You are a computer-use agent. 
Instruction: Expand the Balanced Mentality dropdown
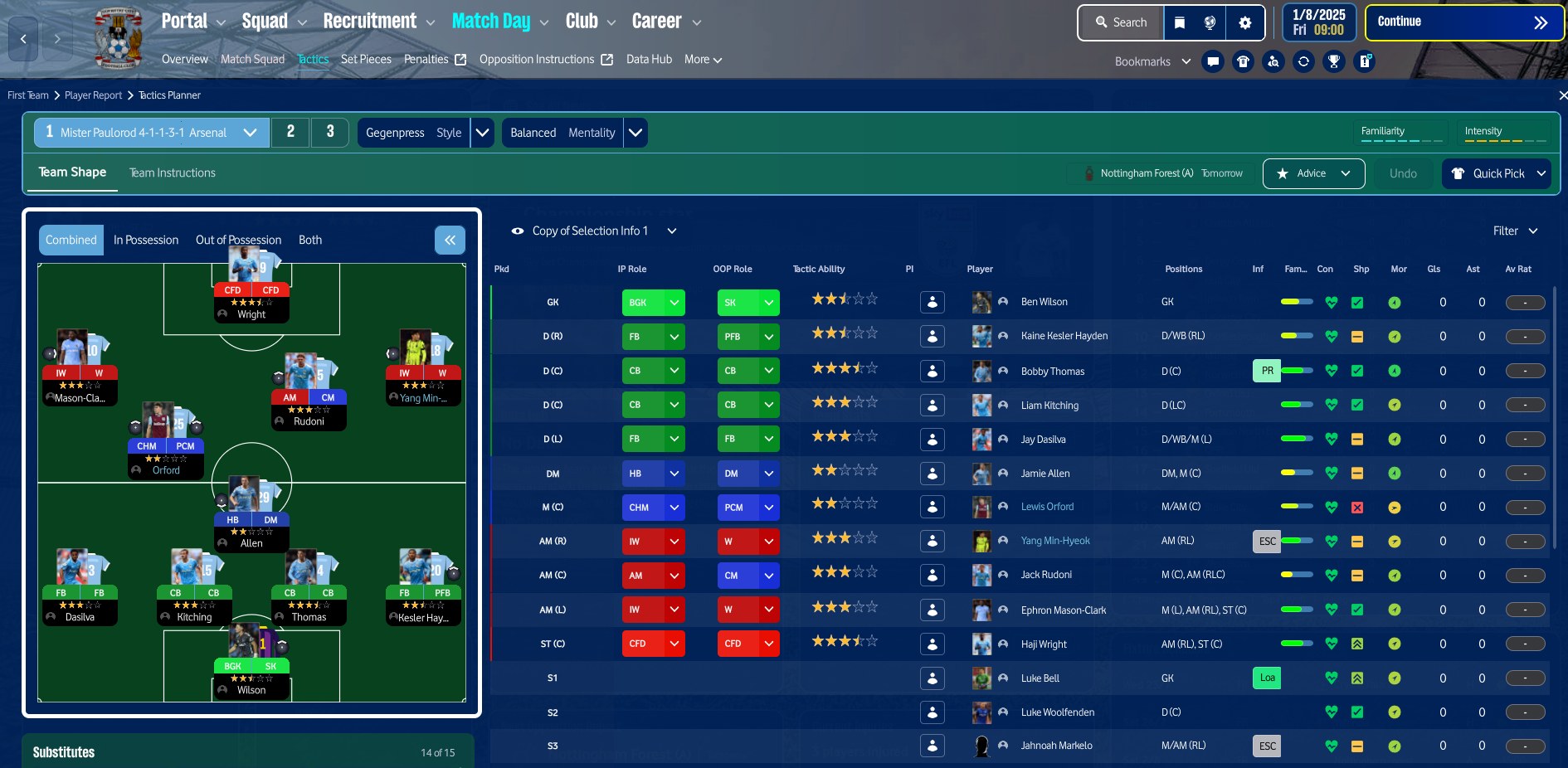click(635, 132)
